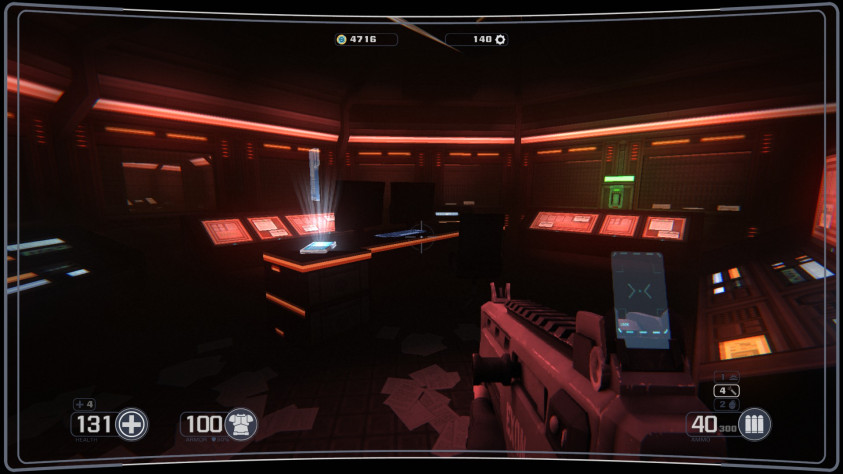Click the blue coin currency icon

tap(342, 40)
